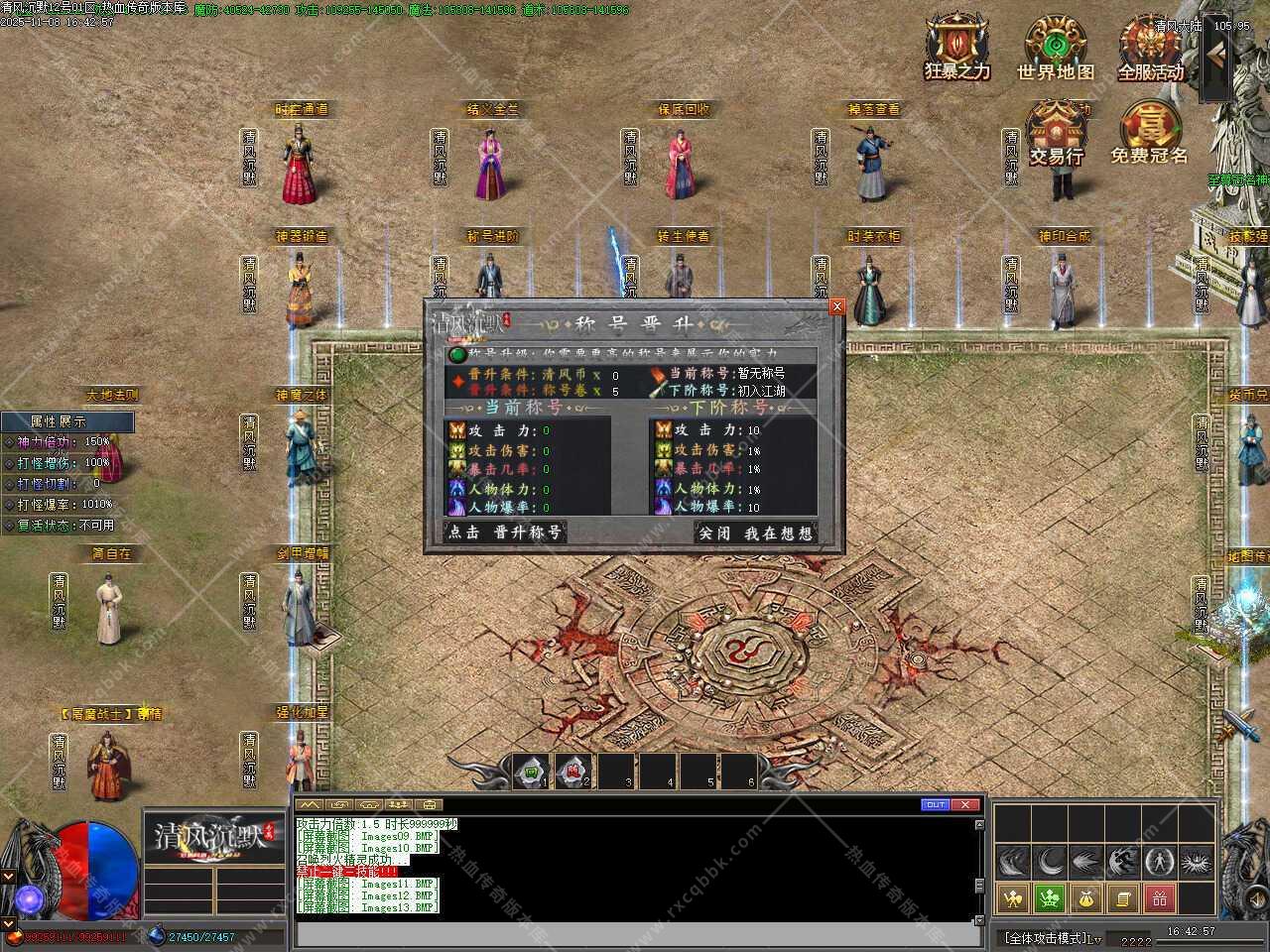1270x952 pixels.
Task: Focus the chat input field
Action: (635, 934)
